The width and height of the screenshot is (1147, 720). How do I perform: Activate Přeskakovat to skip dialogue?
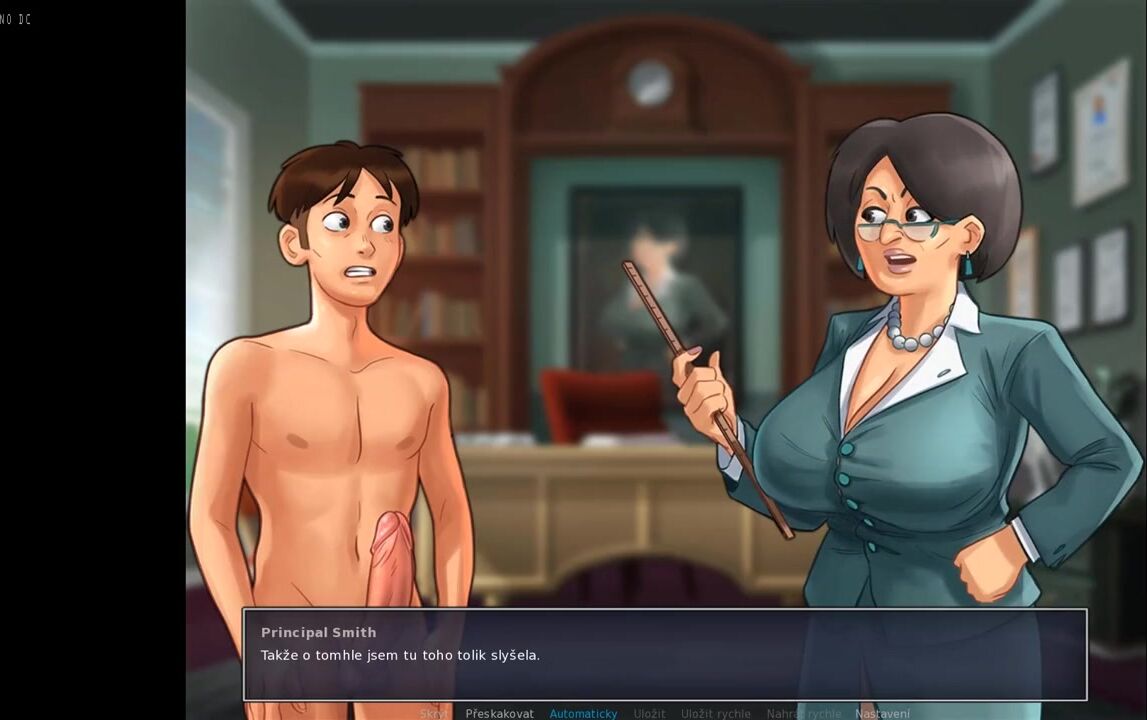(x=499, y=714)
